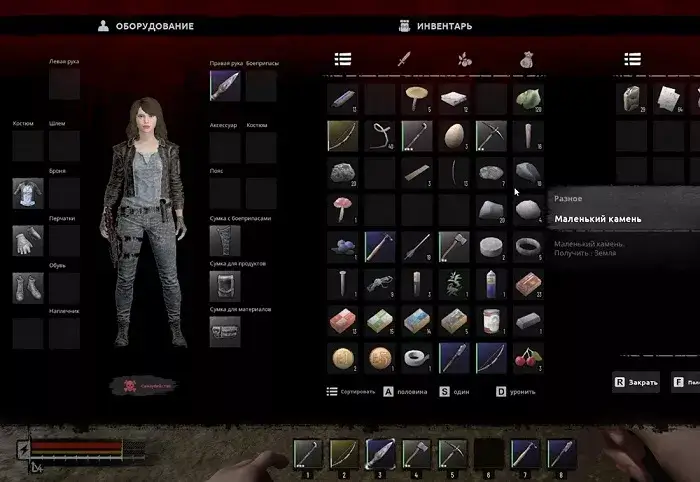Close the inventory with Закрать

click(636, 382)
